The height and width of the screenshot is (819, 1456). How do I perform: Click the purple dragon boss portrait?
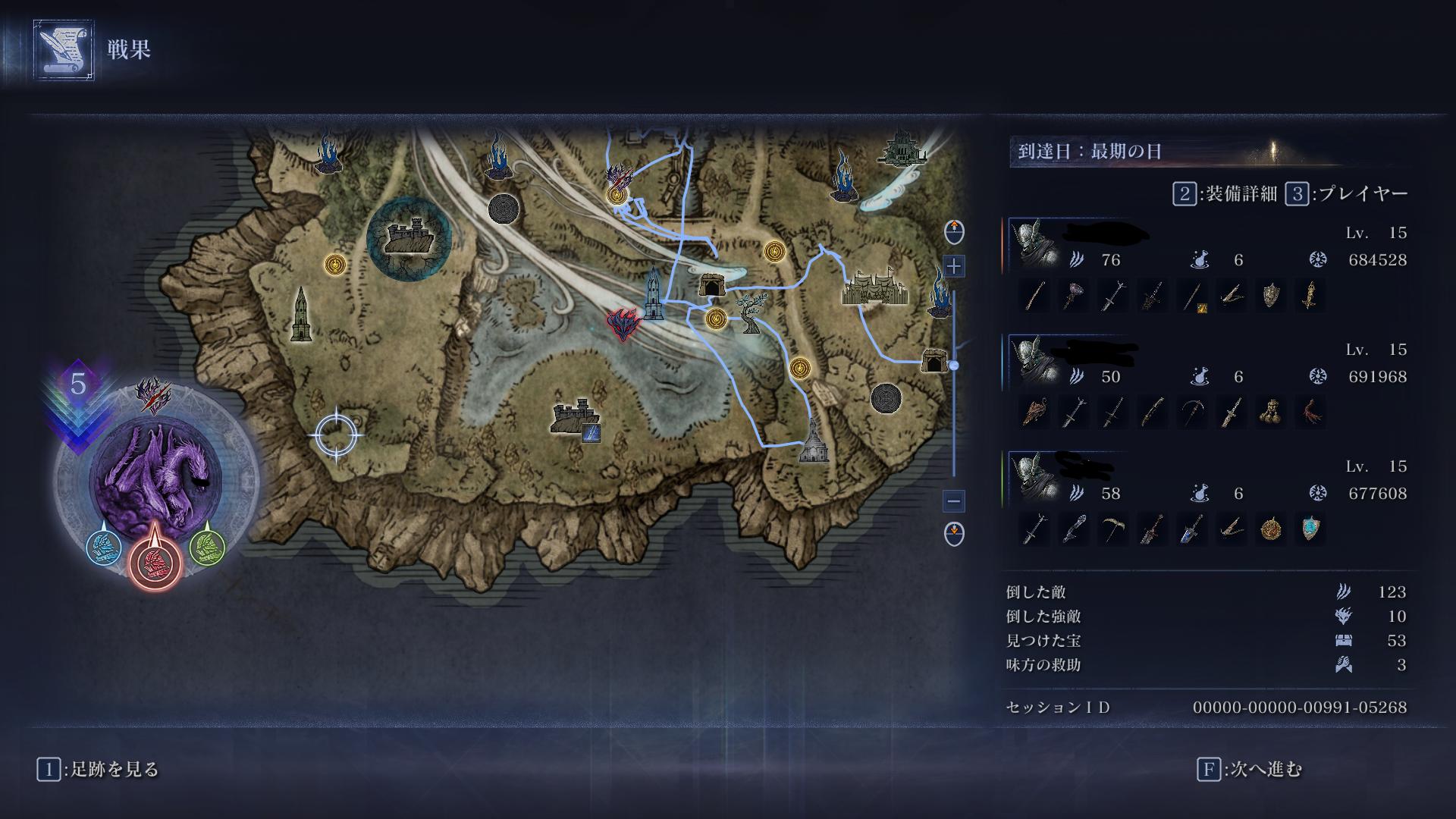tap(155, 476)
